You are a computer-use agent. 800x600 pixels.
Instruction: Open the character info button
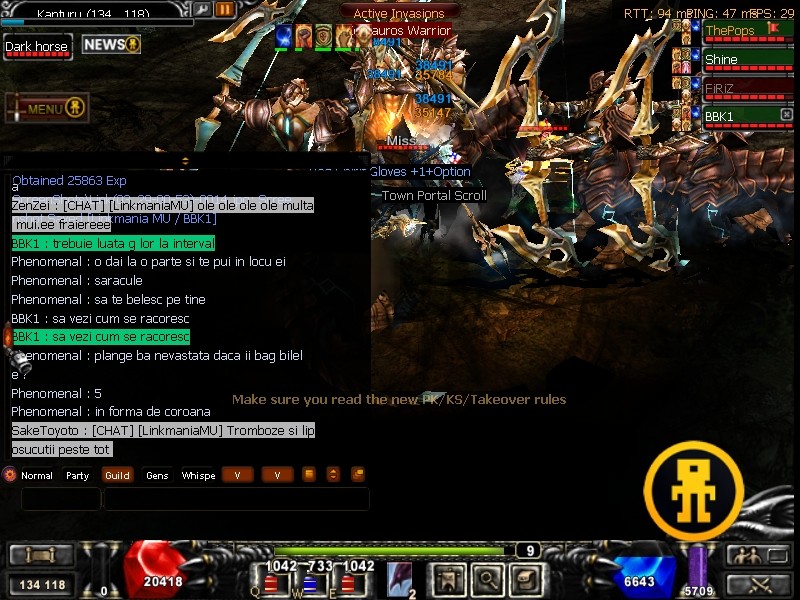448,579
